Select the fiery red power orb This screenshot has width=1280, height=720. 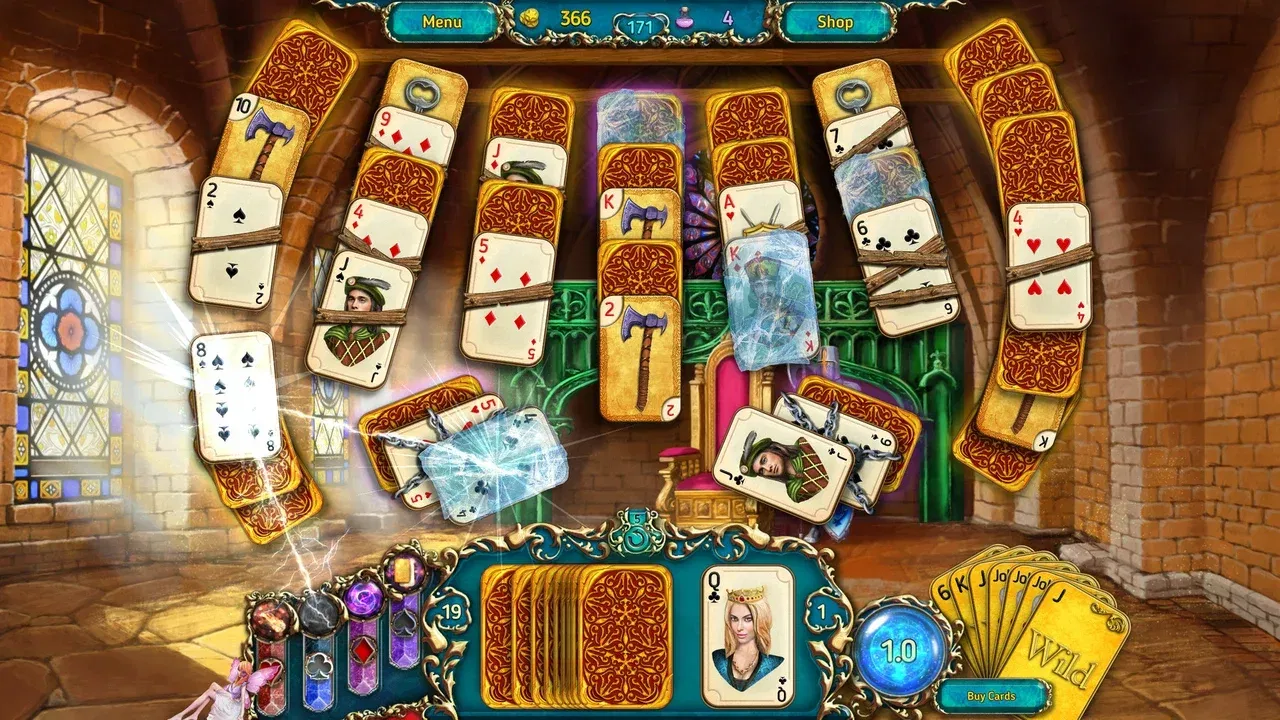coord(270,620)
